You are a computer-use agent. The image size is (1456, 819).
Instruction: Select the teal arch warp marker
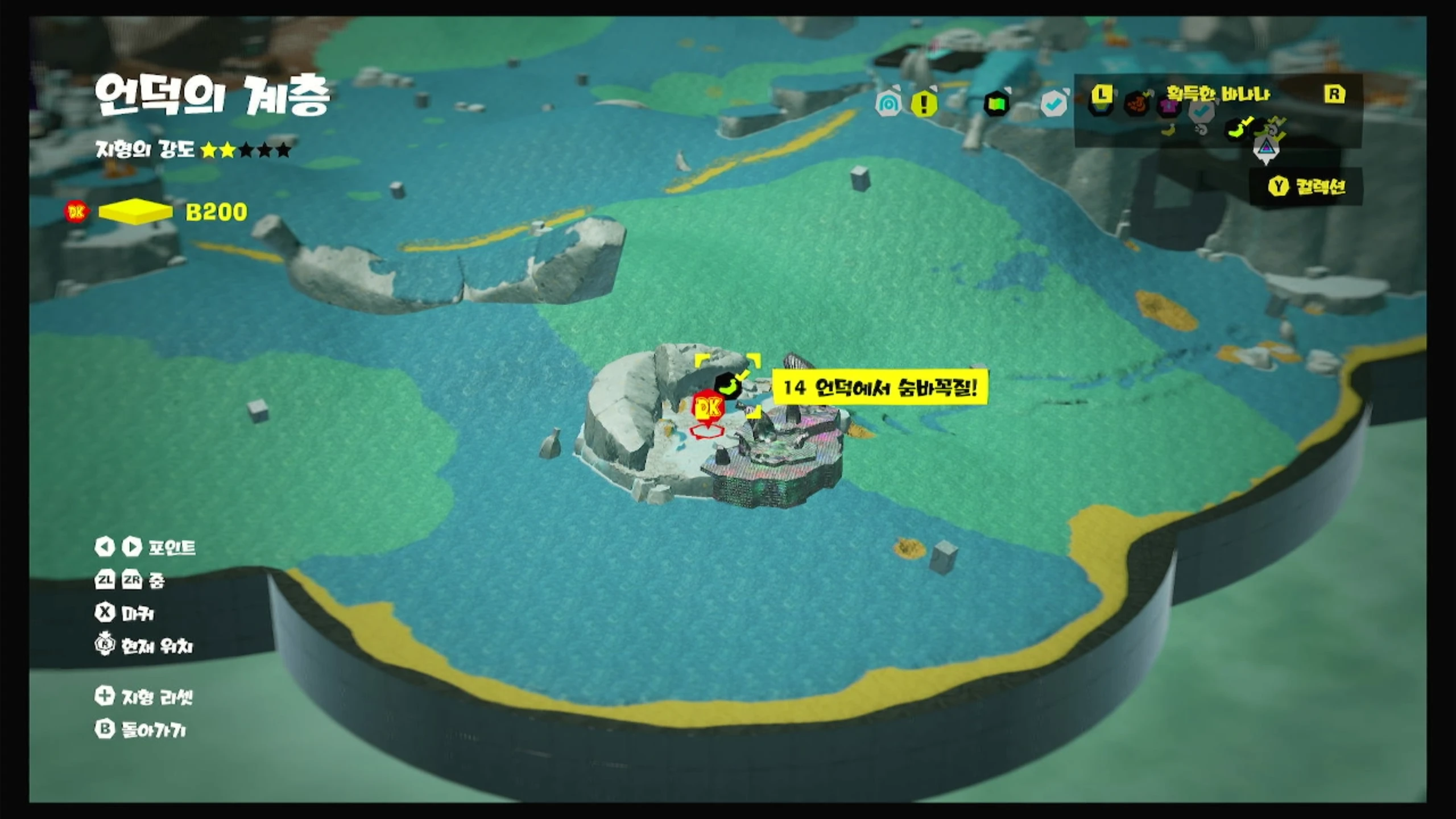tap(888, 104)
